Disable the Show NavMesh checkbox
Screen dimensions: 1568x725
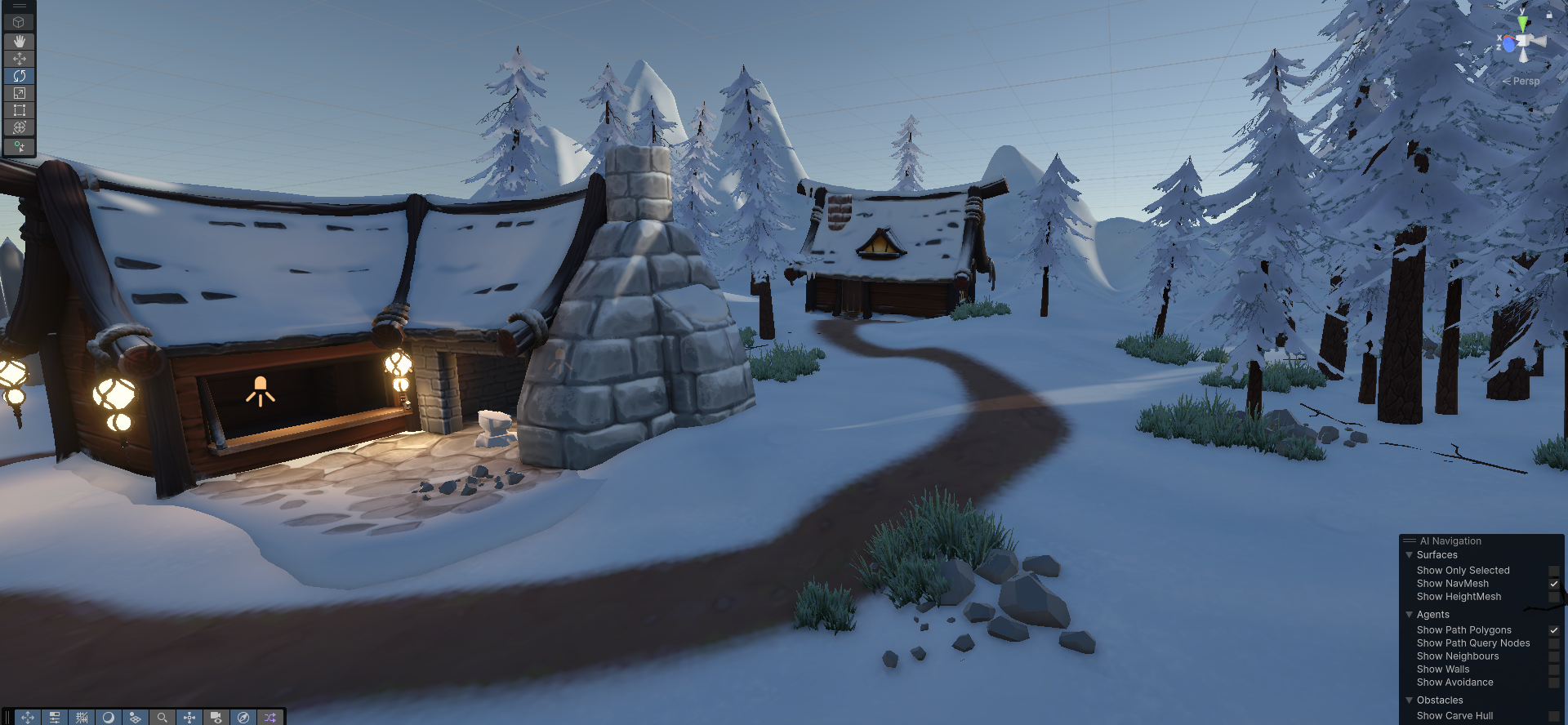click(1554, 584)
